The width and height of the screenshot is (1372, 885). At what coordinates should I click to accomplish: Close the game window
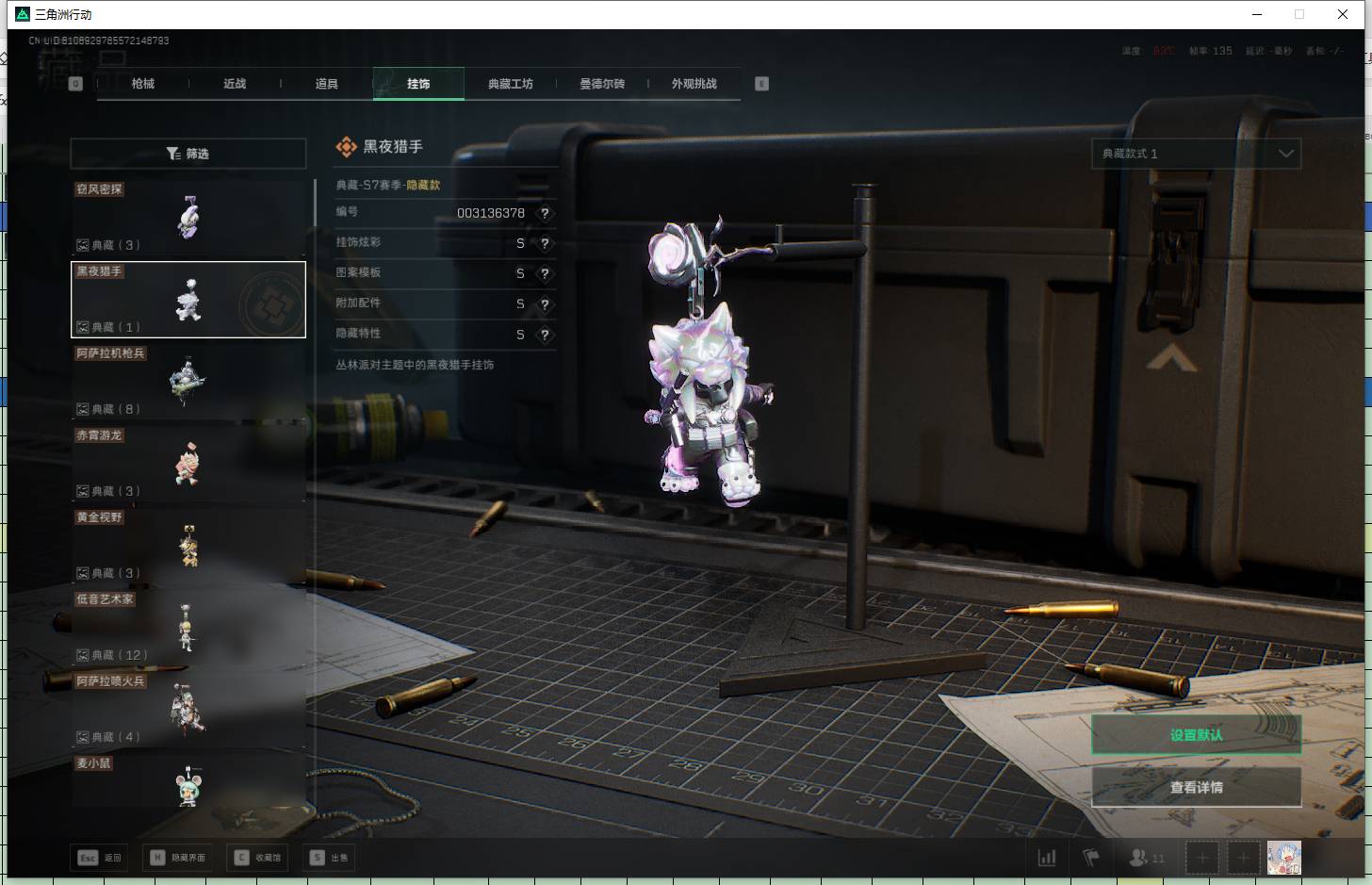[1343, 14]
